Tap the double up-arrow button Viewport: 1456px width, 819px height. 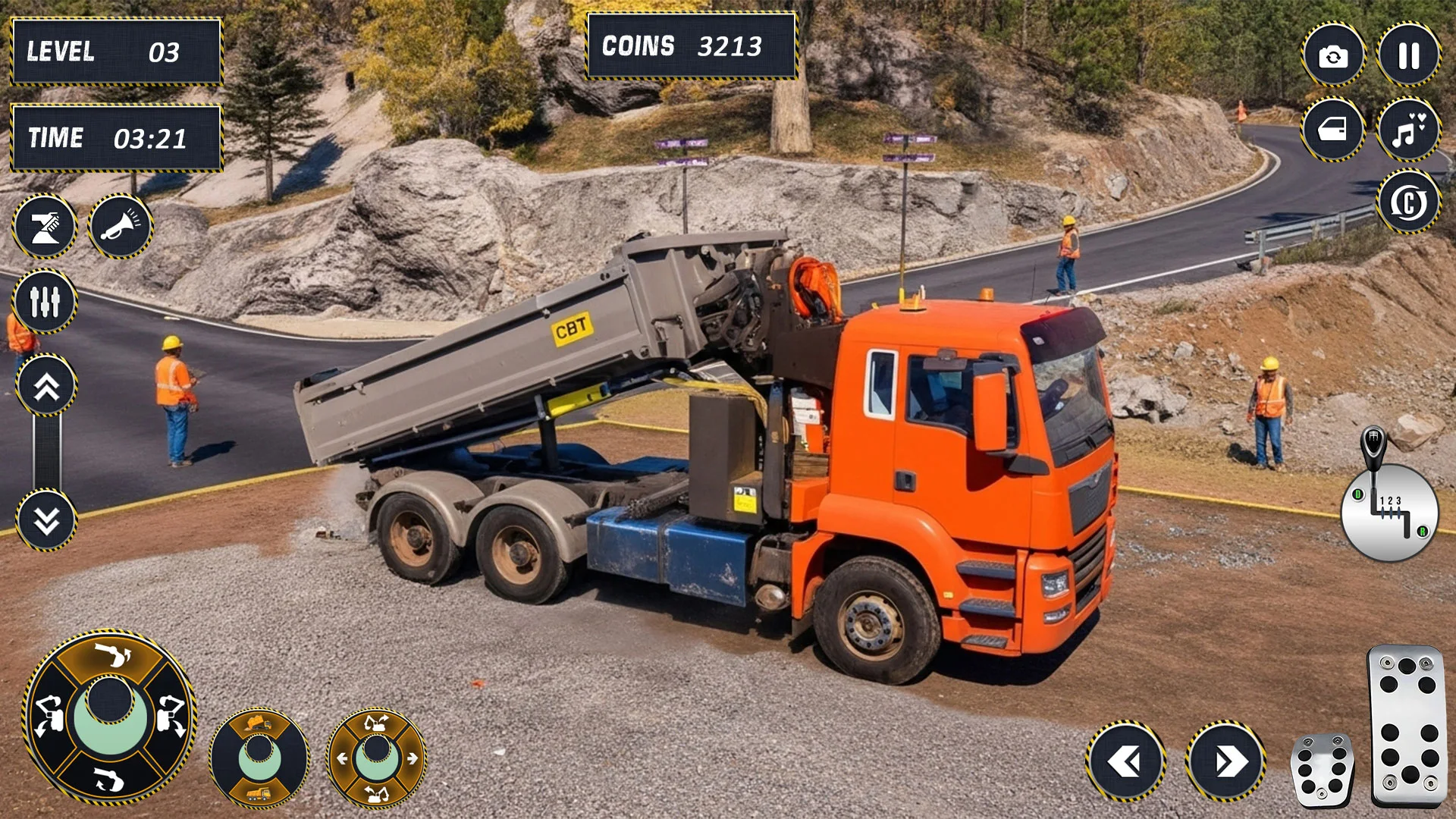point(46,387)
